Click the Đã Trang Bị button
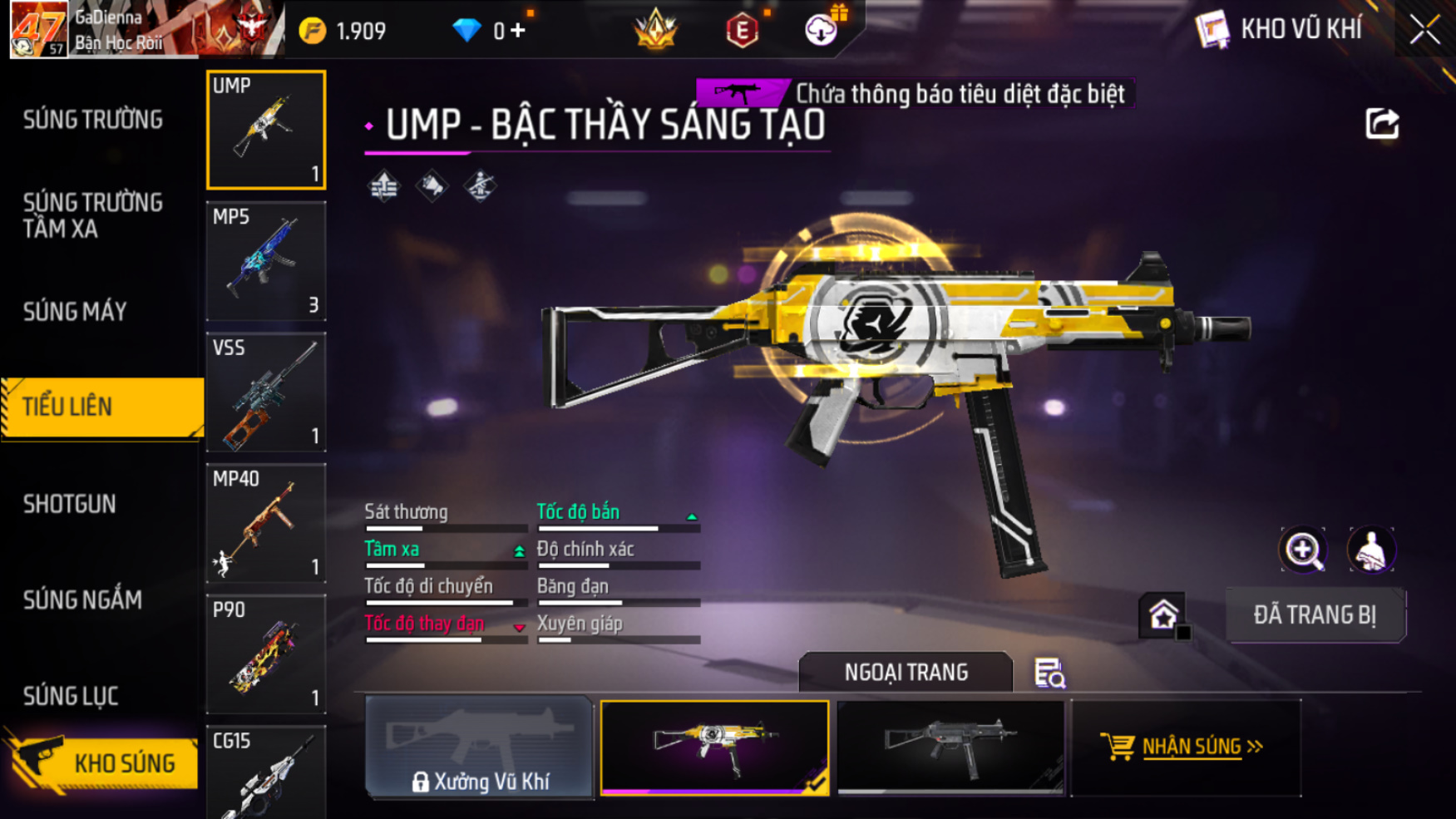 [1315, 615]
